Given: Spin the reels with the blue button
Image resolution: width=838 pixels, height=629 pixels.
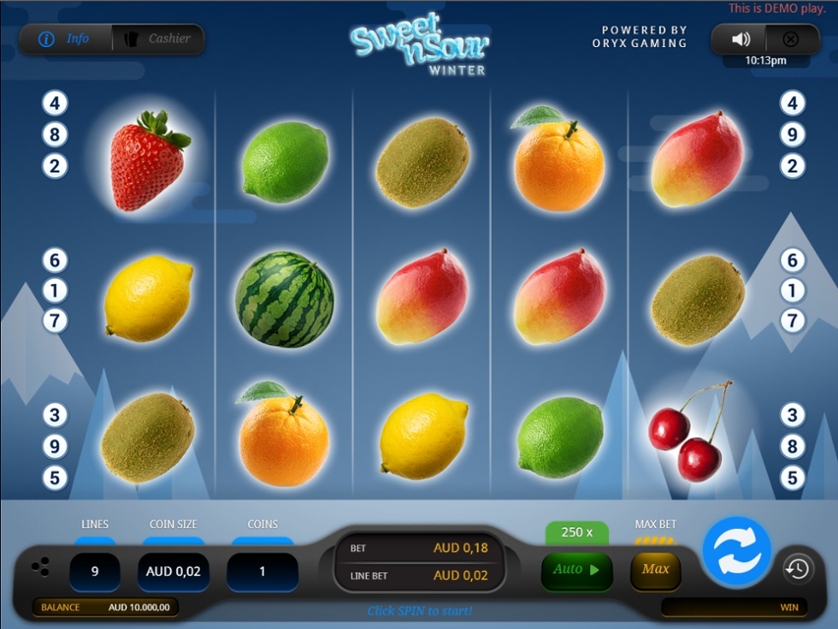Looking at the screenshot, I should pyautogui.click(x=736, y=549).
